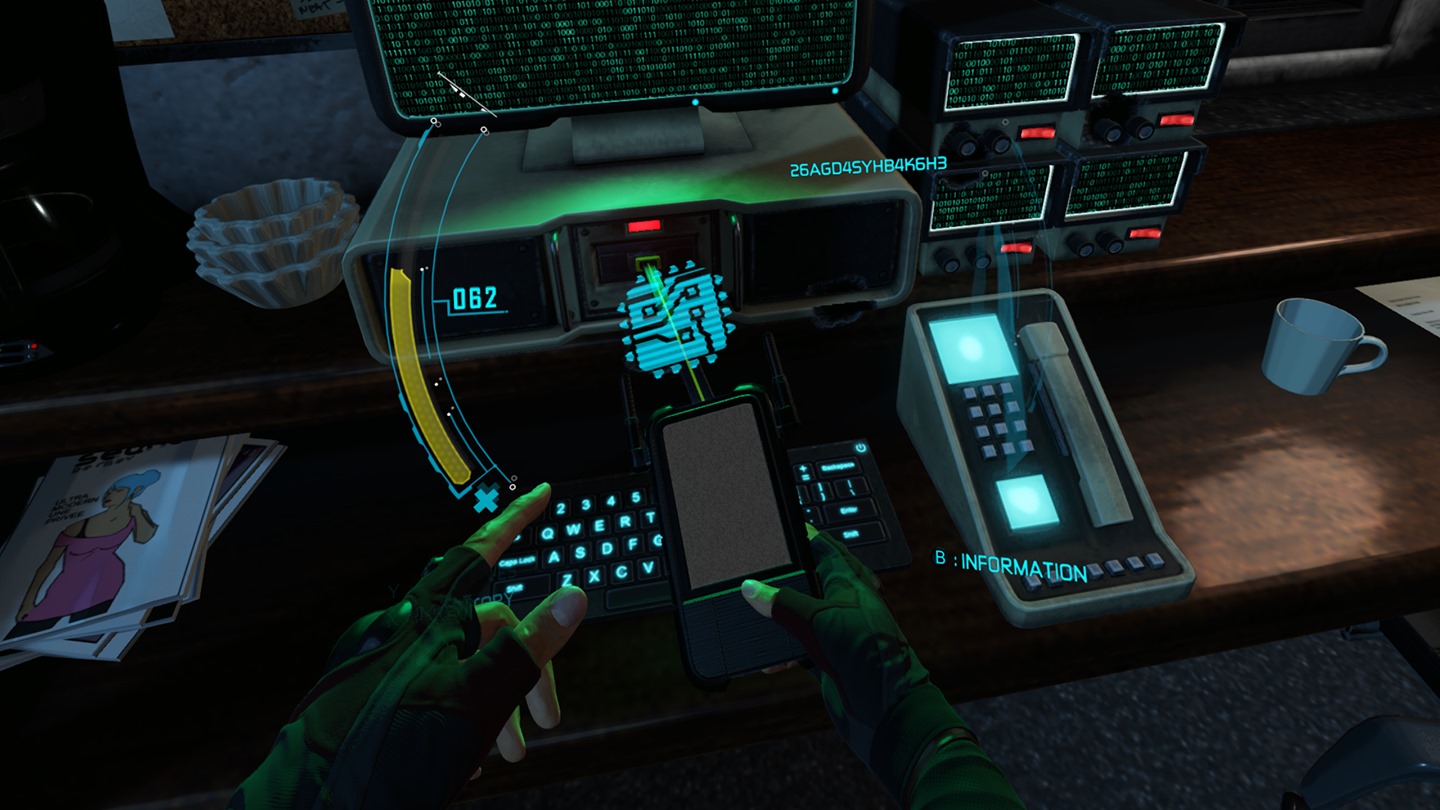Tap the number 5 key on the keyboard
The height and width of the screenshot is (810, 1440).
click(x=635, y=495)
